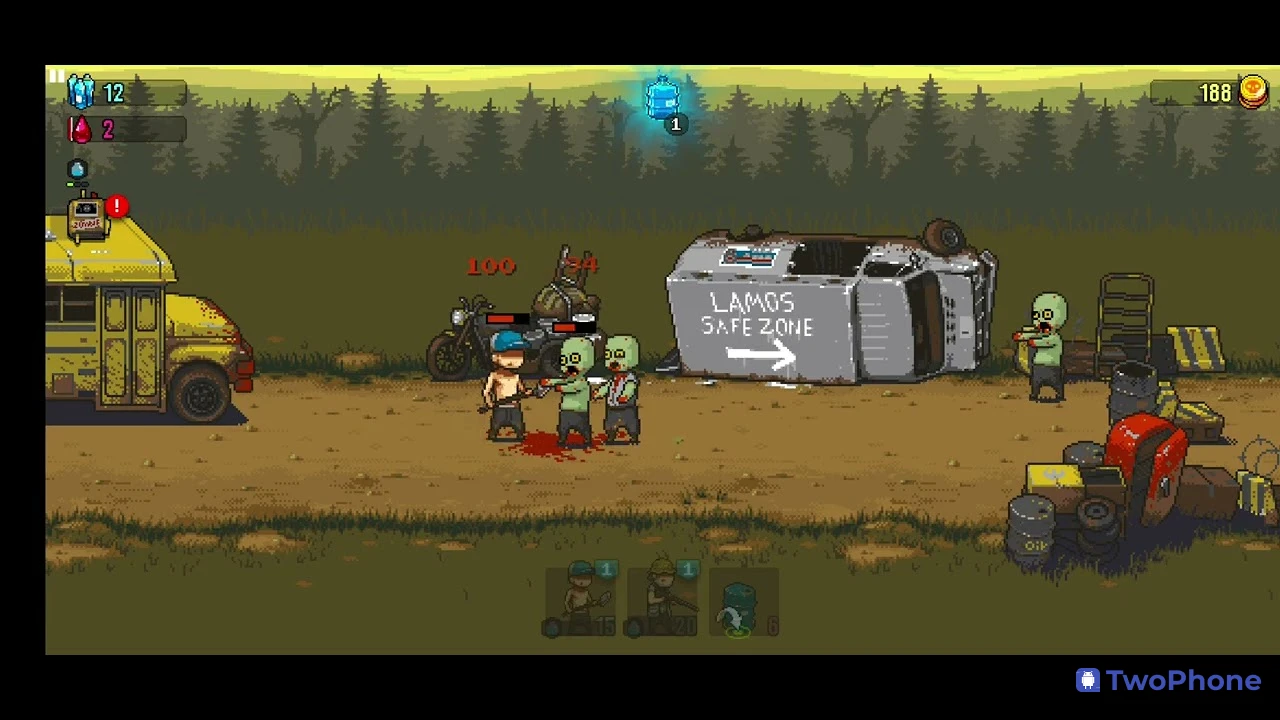Select the blue barrel drop ability card
Screen dimensions: 1280x720
point(741,601)
